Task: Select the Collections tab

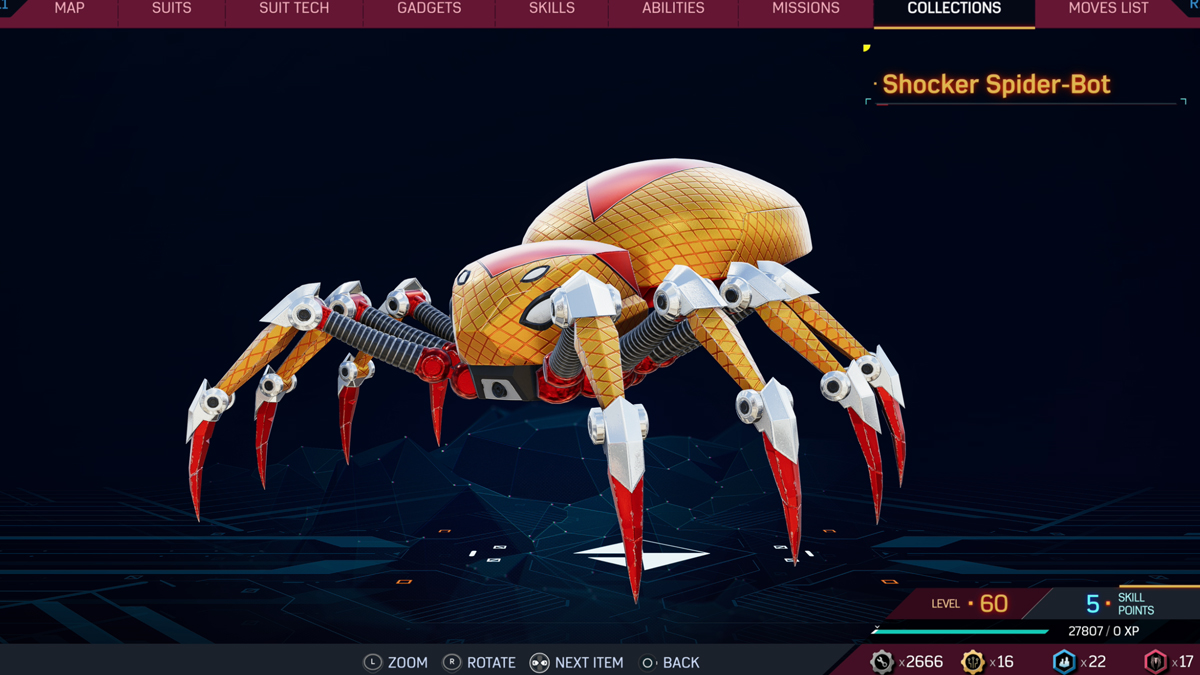Action: tap(954, 9)
